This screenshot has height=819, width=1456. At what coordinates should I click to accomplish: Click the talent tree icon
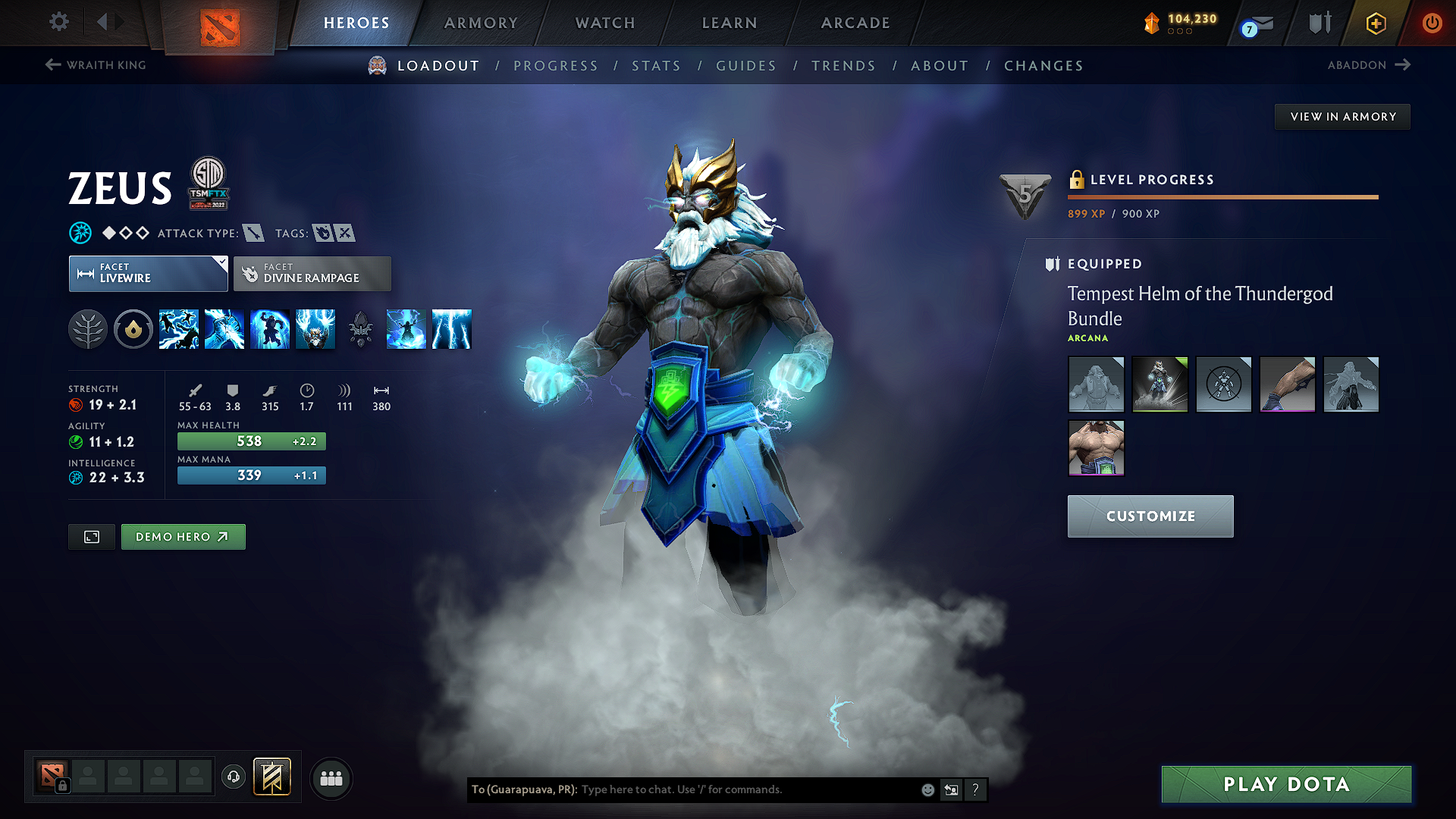(88, 328)
